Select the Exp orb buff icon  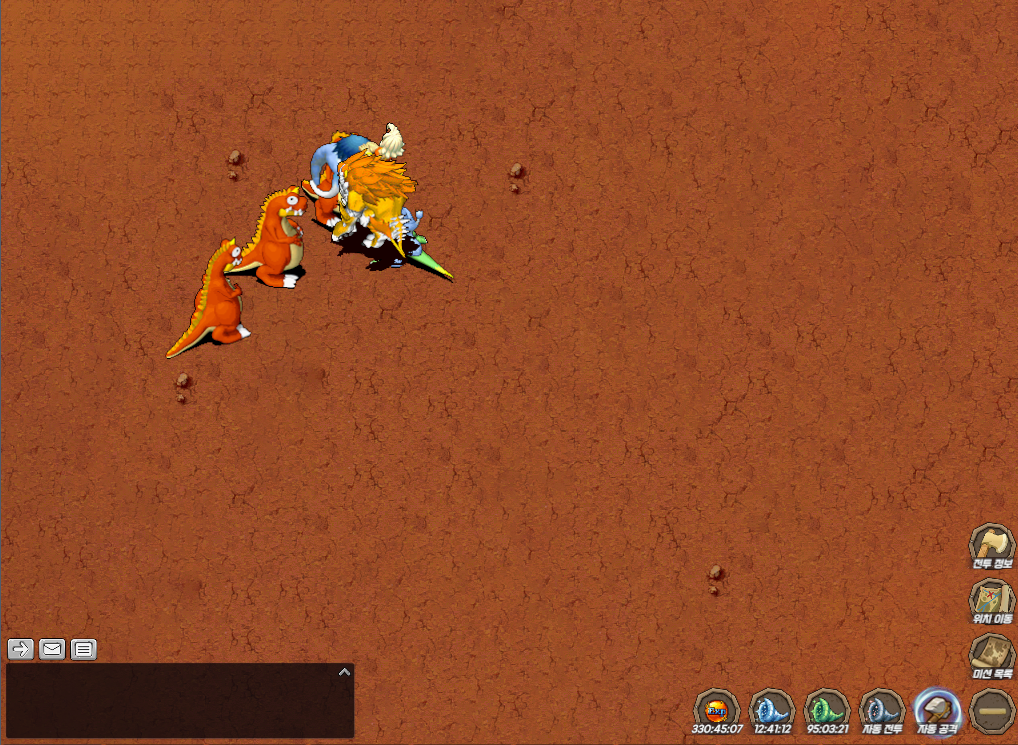[x=716, y=709]
